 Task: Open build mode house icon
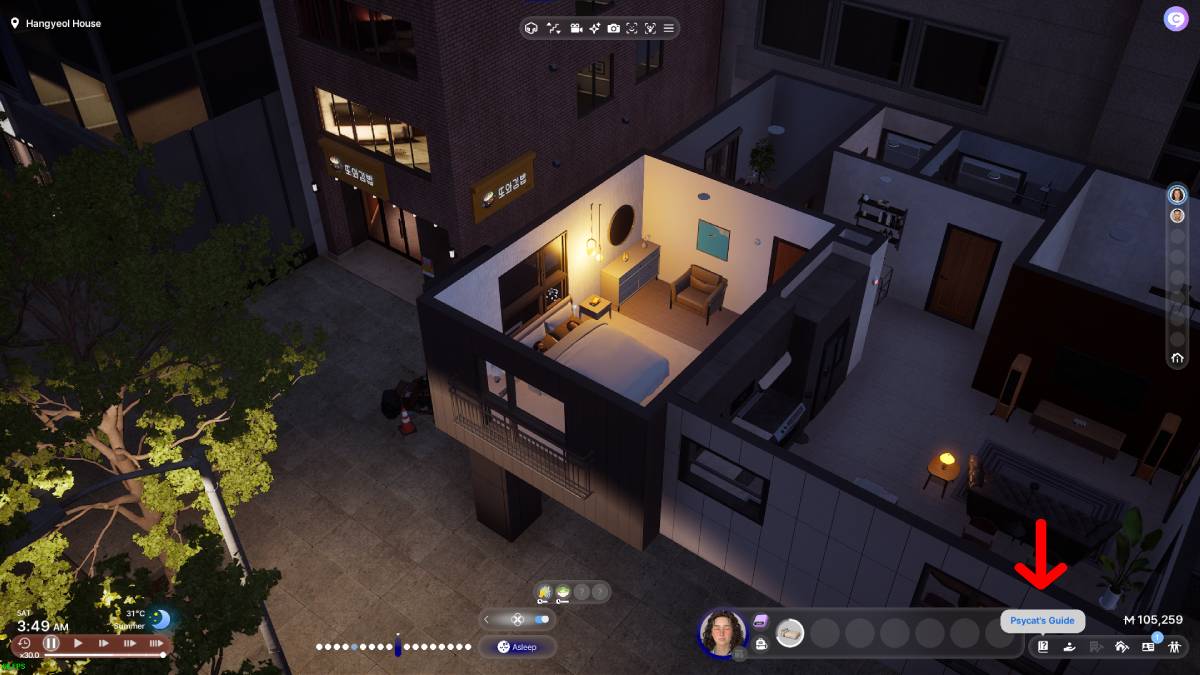pos(1121,646)
